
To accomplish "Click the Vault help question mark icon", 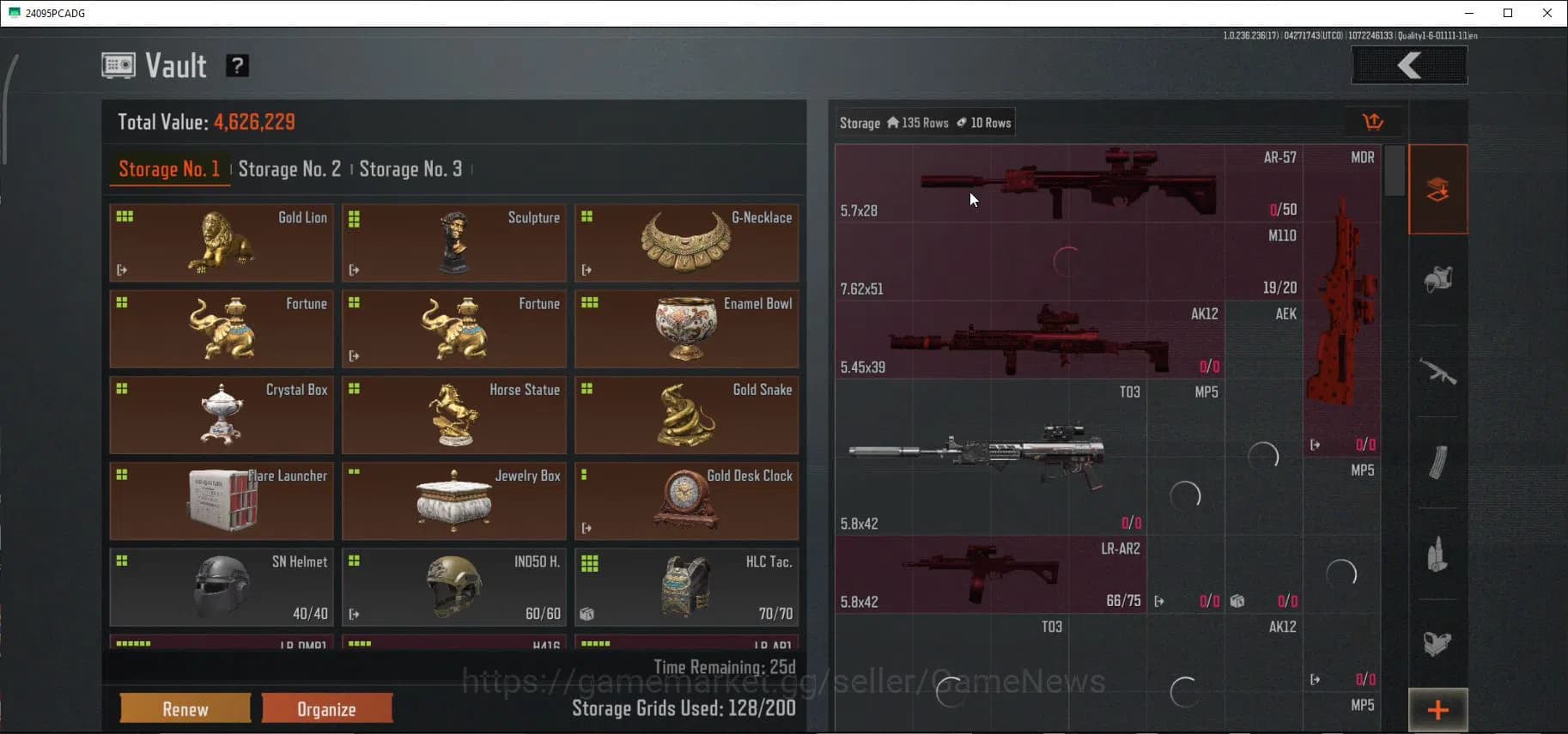I will 237,65.
